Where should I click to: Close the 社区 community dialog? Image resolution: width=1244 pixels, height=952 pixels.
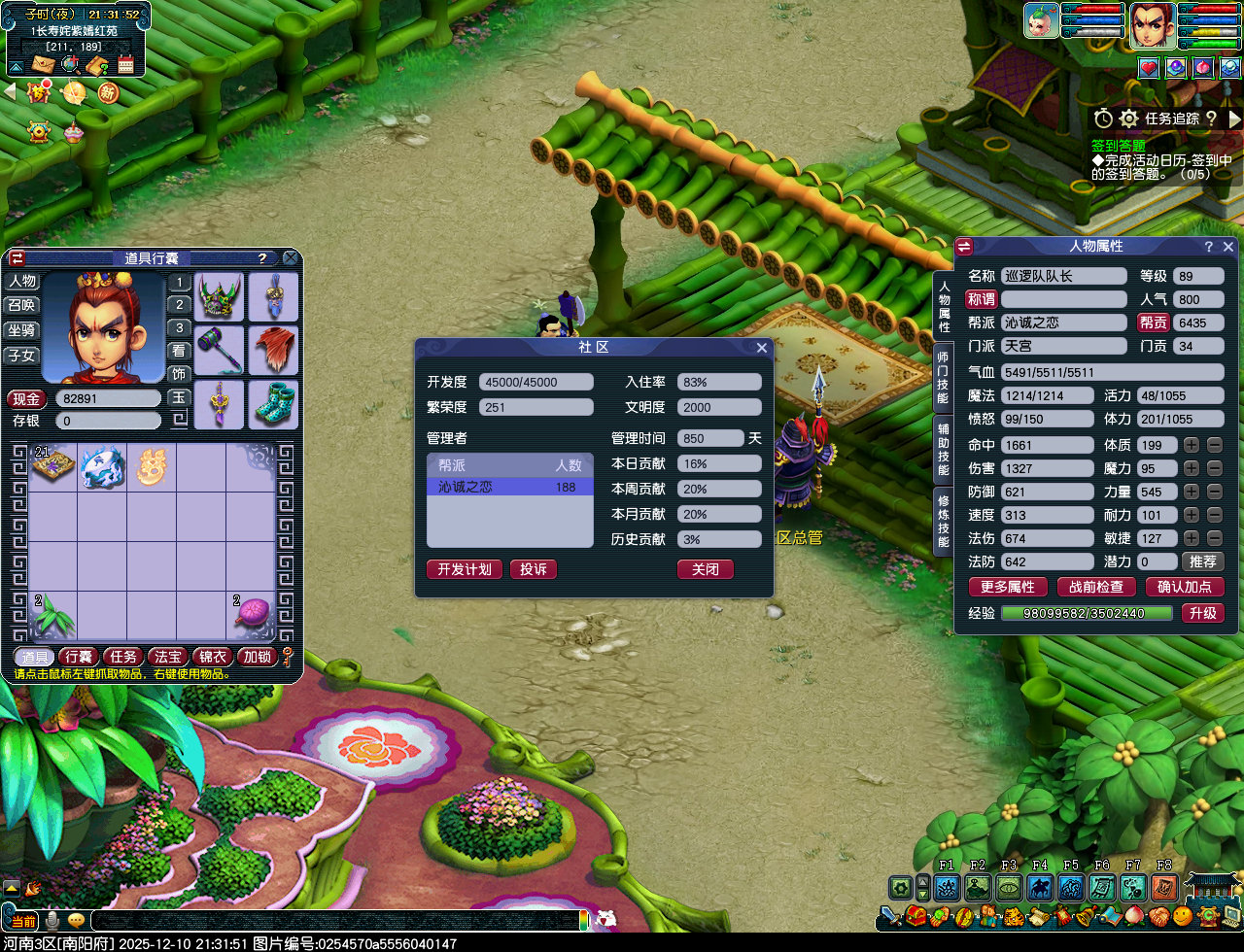(x=762, y=348)
